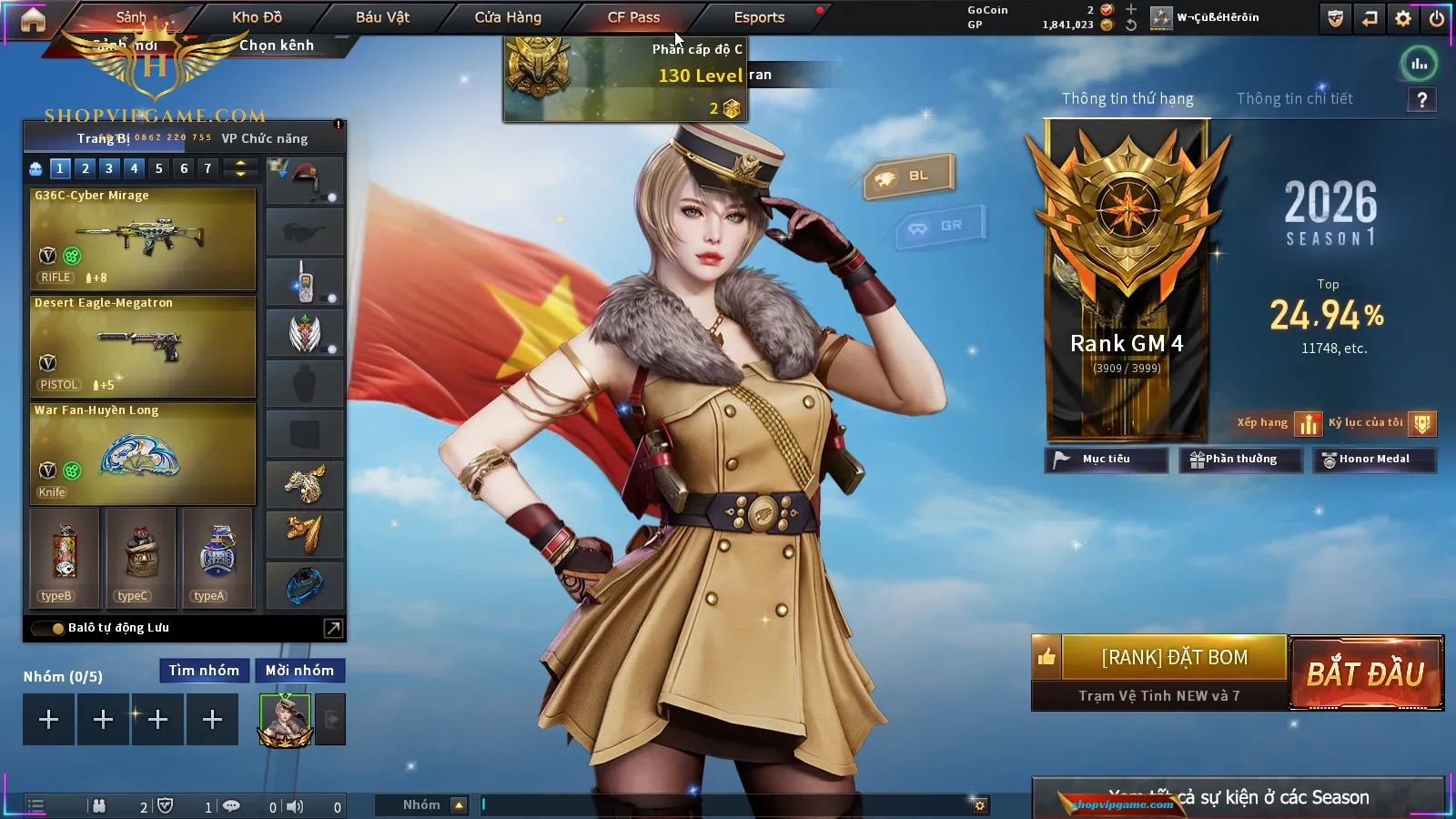This screenshot has width=1456, height=819.
Task: Open Cửa Hàng shop
Action: (x=508, y=17)
